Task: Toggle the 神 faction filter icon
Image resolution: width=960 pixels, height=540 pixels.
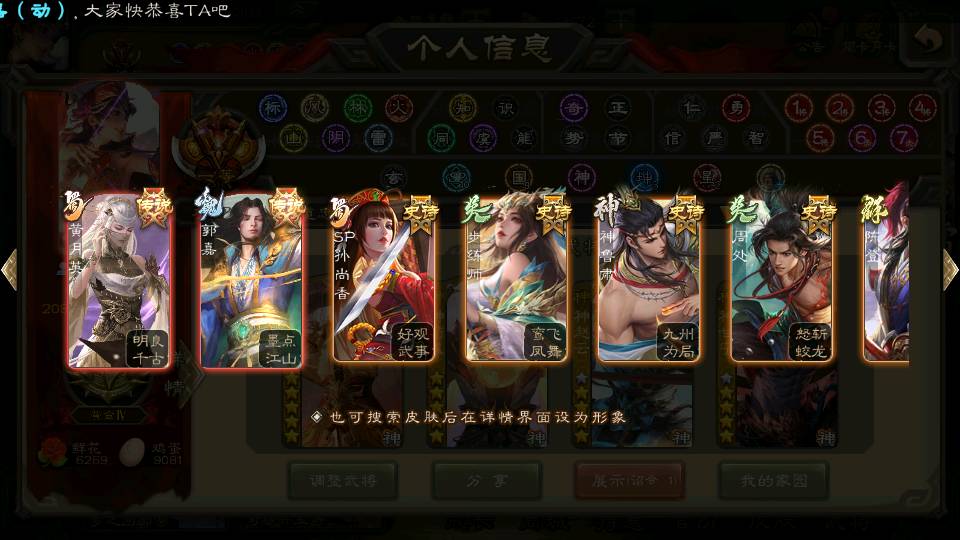Action: click(581, 177)
